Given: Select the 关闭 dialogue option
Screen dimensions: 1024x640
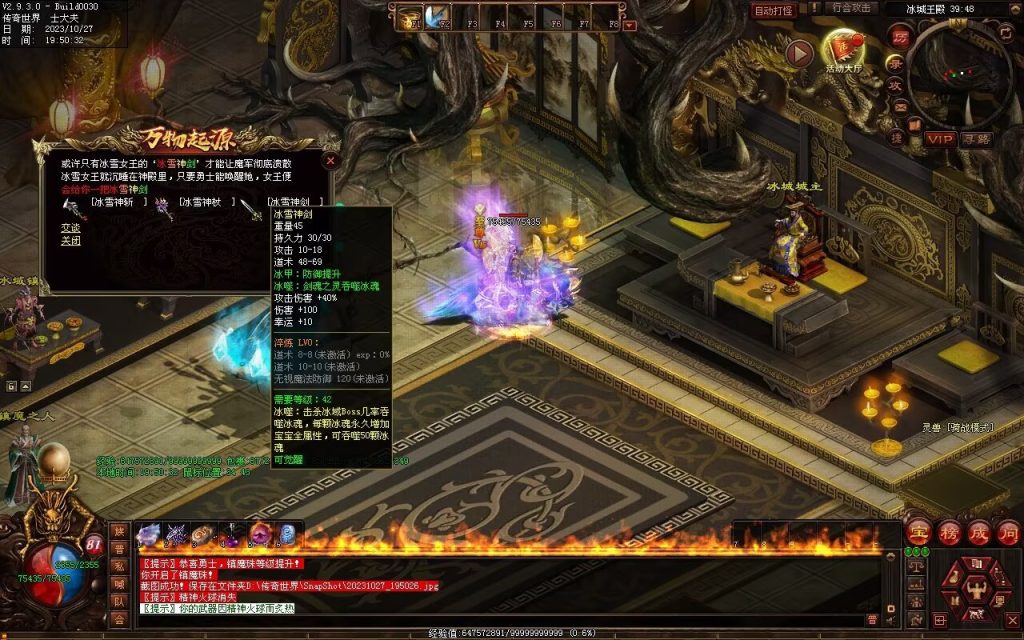Looking at the screenshot, I should coord(70,241).
